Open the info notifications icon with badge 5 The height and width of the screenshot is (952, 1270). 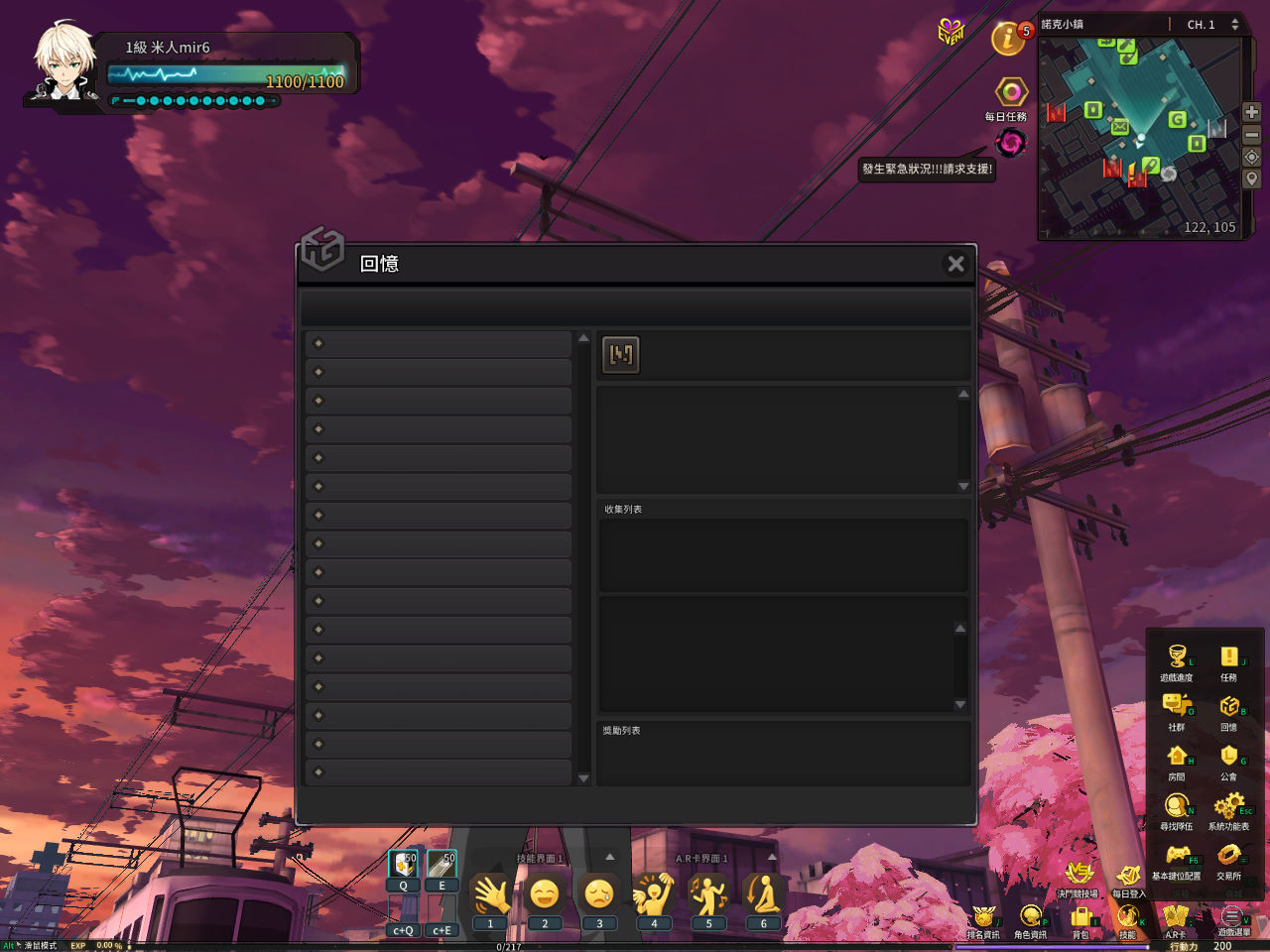coord(1009,39)
